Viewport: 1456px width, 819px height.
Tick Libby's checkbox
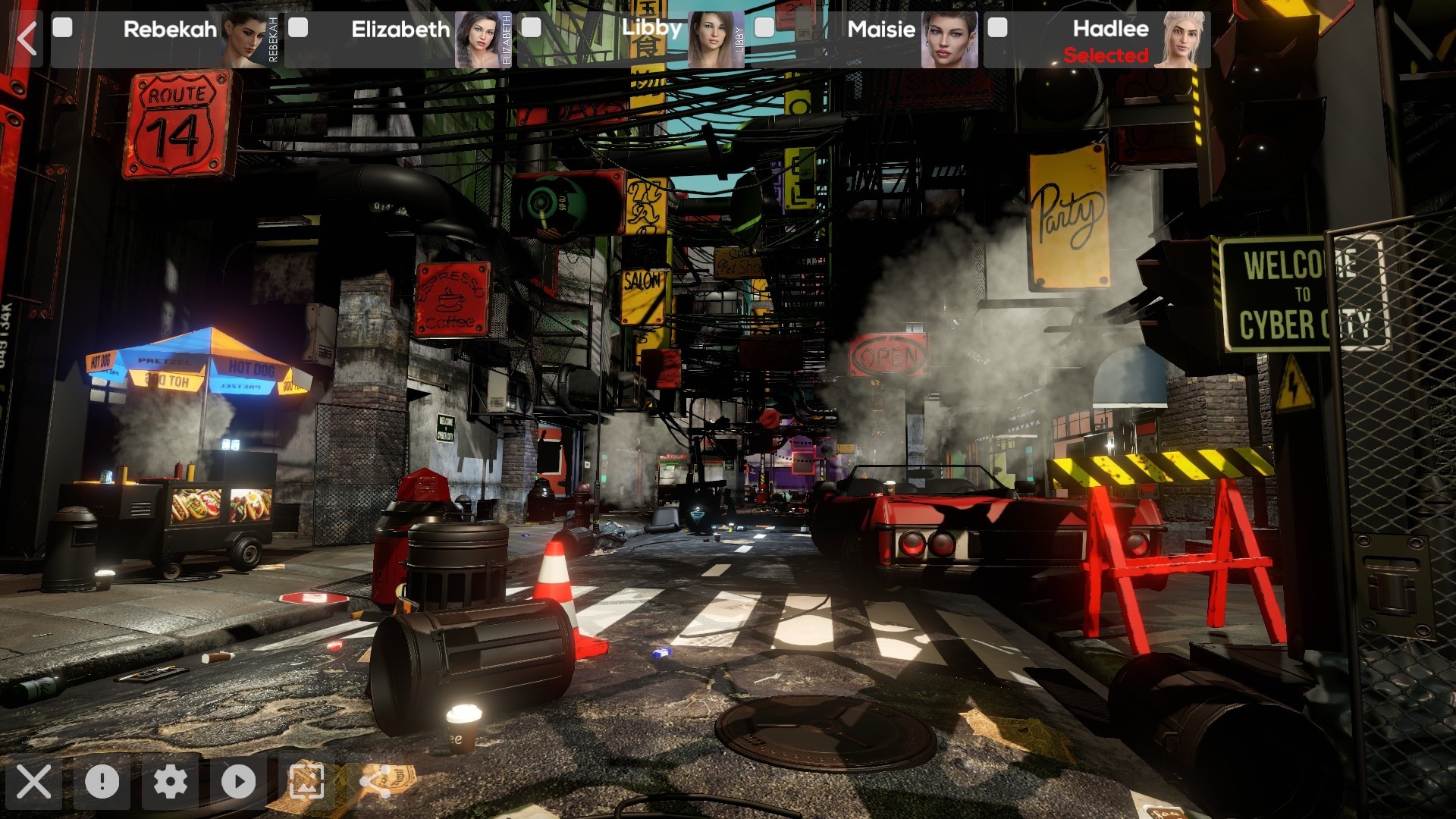[x=532, y=28]
